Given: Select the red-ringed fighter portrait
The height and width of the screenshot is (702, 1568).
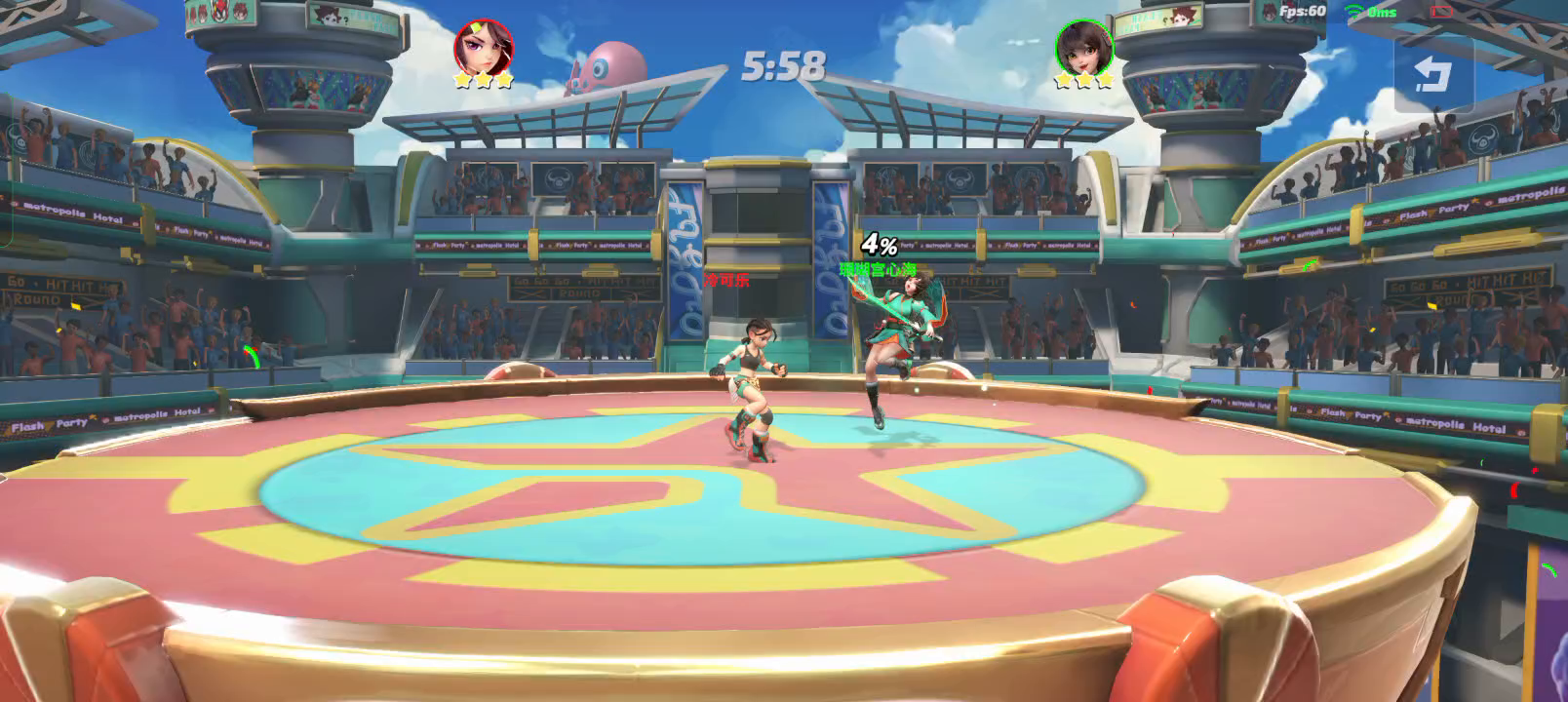Looking at the screenshot, I should 484,45.
